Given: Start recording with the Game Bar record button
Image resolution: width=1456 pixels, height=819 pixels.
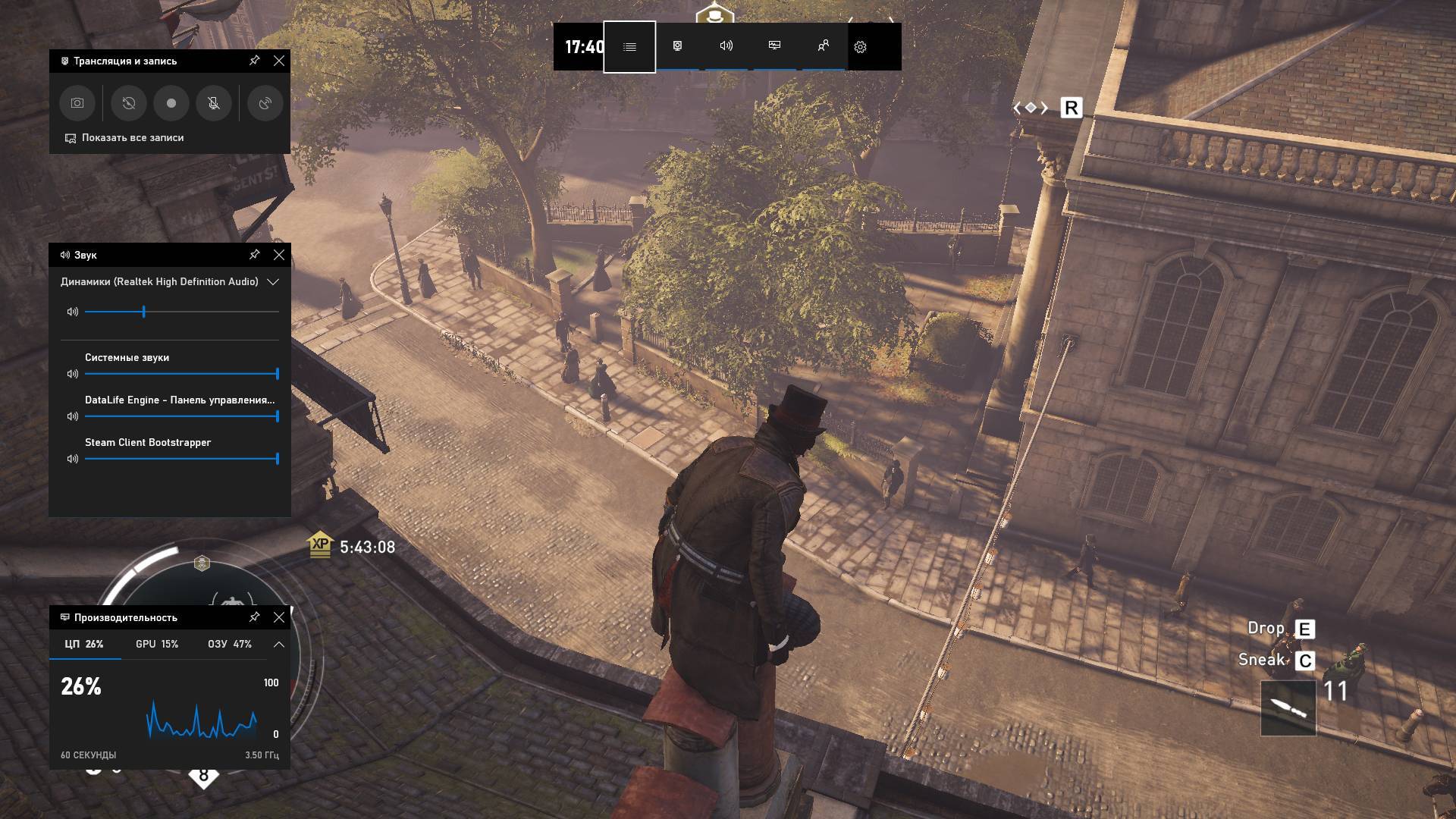Looking at the screenshot, I should [171, 103].
